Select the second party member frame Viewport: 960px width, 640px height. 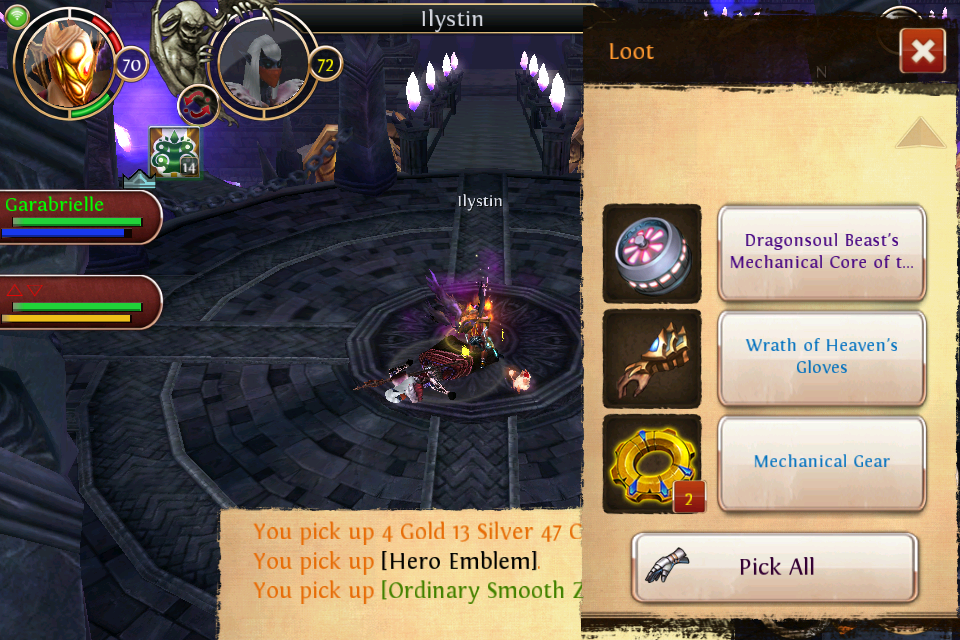point(80,302)
